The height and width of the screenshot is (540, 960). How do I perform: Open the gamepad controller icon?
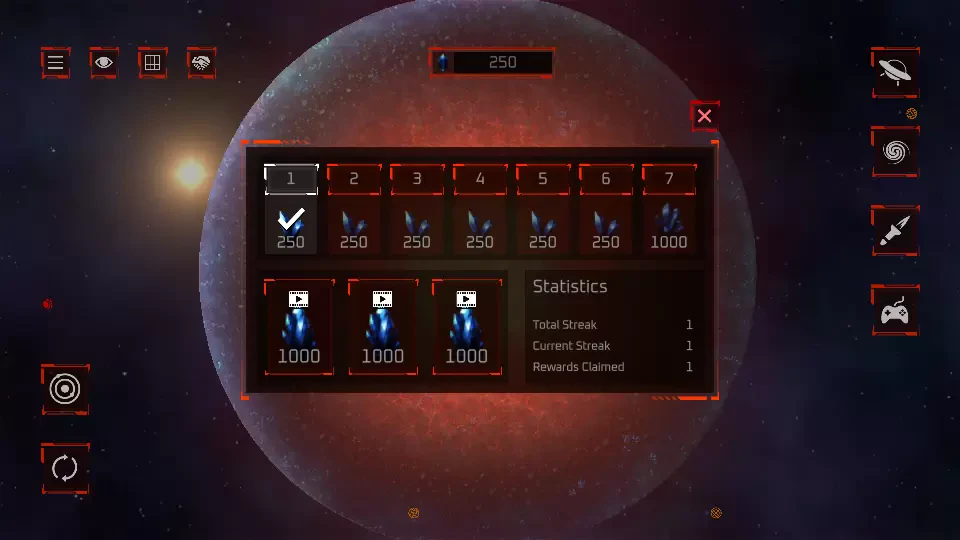pos(895,311)
